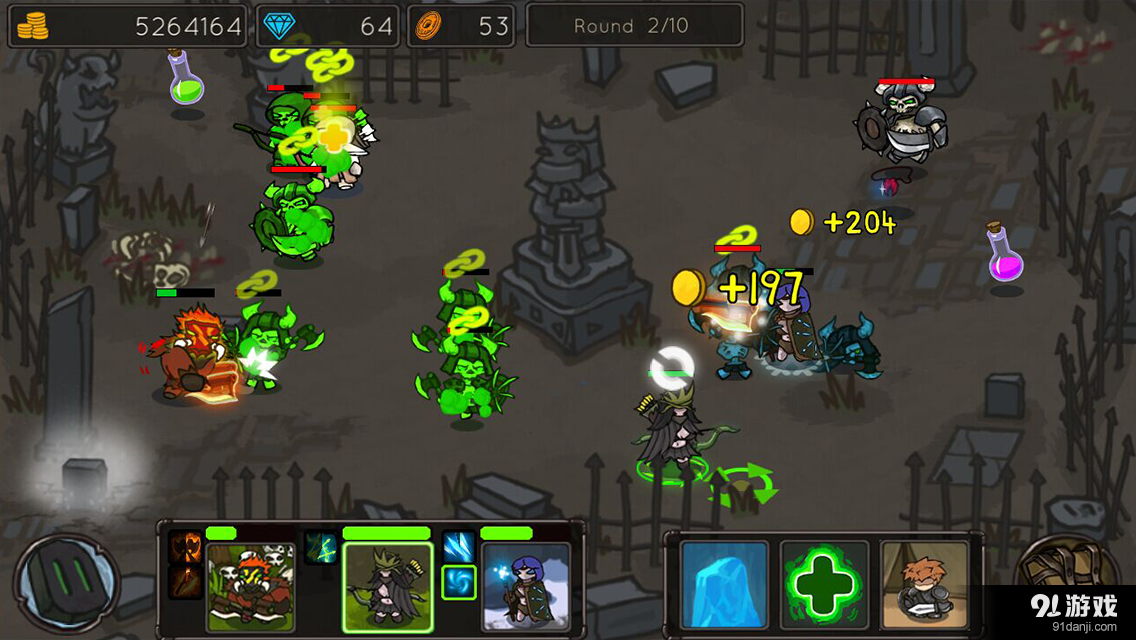Select the green-hooded archer hero portrait

click(388, 587)
